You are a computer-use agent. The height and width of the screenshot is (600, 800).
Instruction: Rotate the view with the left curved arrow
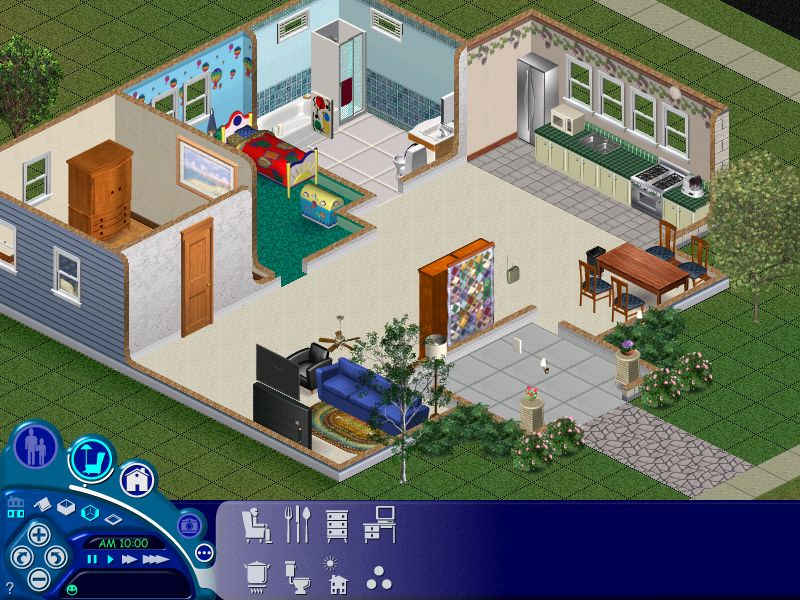tap(20, 557)
